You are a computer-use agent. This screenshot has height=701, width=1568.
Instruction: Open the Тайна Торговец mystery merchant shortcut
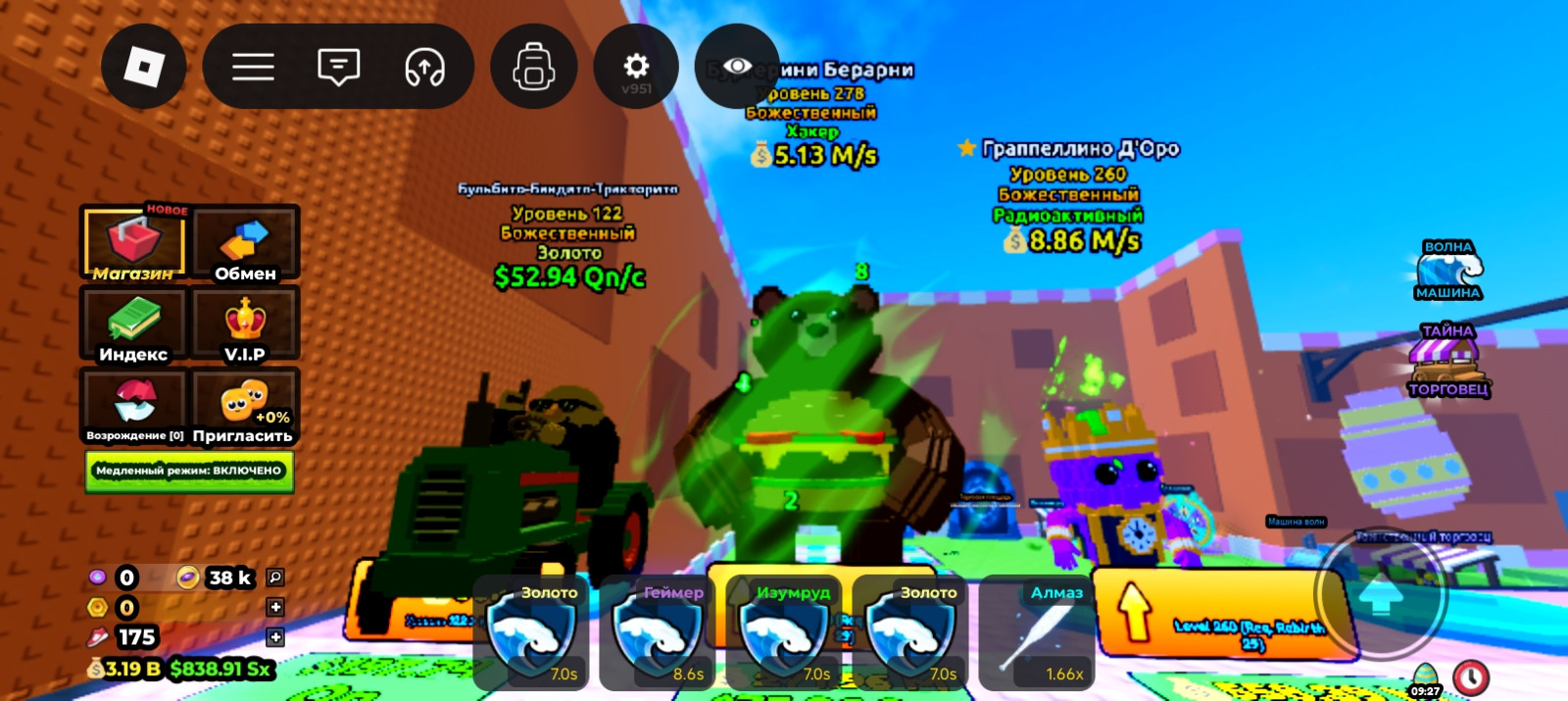pos(1448,361)
